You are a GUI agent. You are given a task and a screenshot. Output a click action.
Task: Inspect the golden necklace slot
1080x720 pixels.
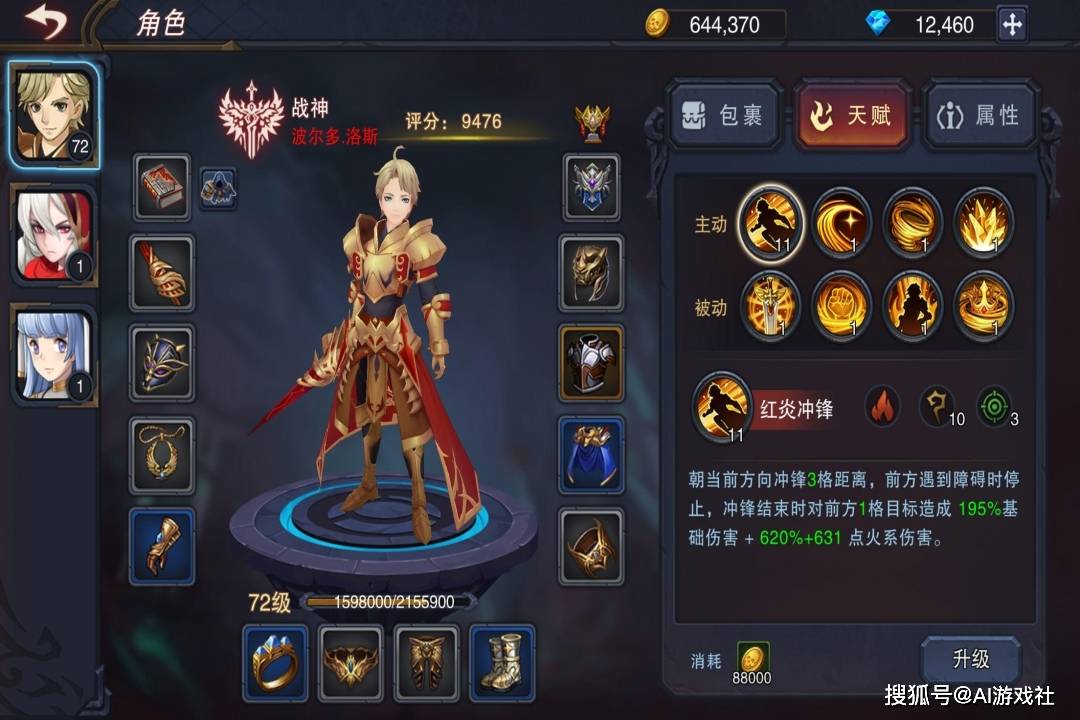click(x=161, y=455)
